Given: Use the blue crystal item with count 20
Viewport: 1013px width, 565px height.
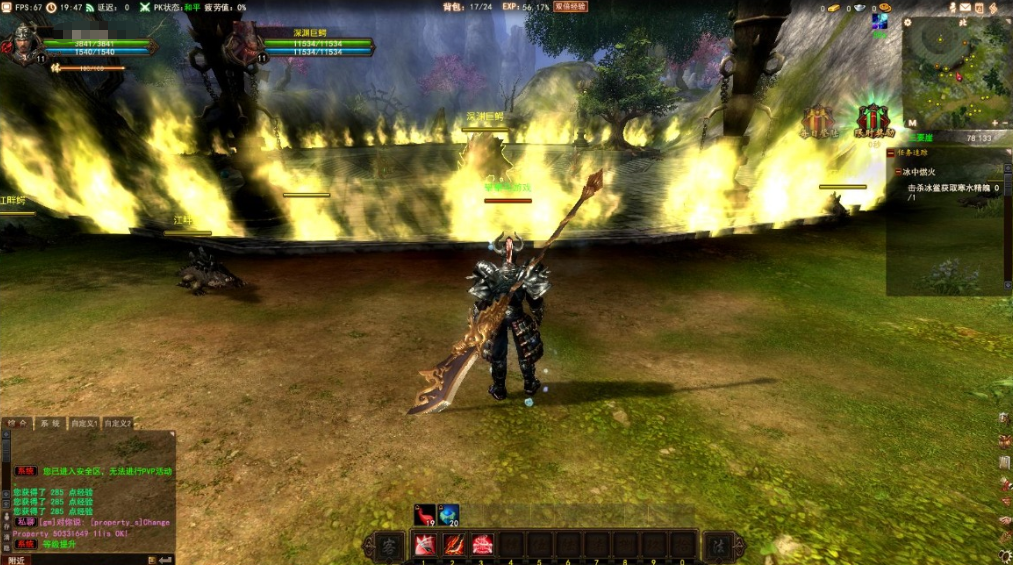Looking at the screenshot, I should click(x=449, y=514).
